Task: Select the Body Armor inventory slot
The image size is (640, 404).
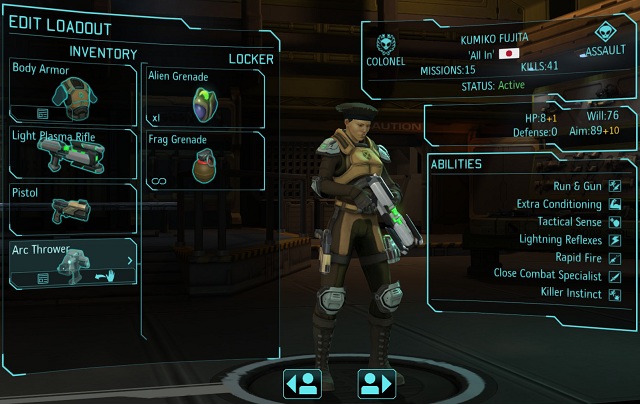Action: [x=73, y=91]
